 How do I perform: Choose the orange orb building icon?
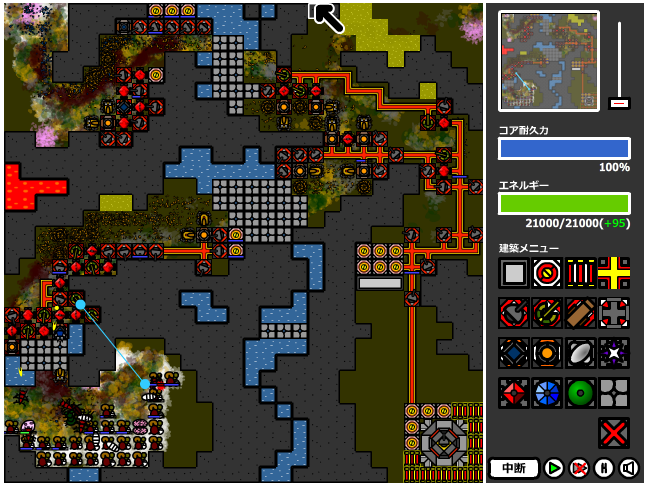click(547, 353)
